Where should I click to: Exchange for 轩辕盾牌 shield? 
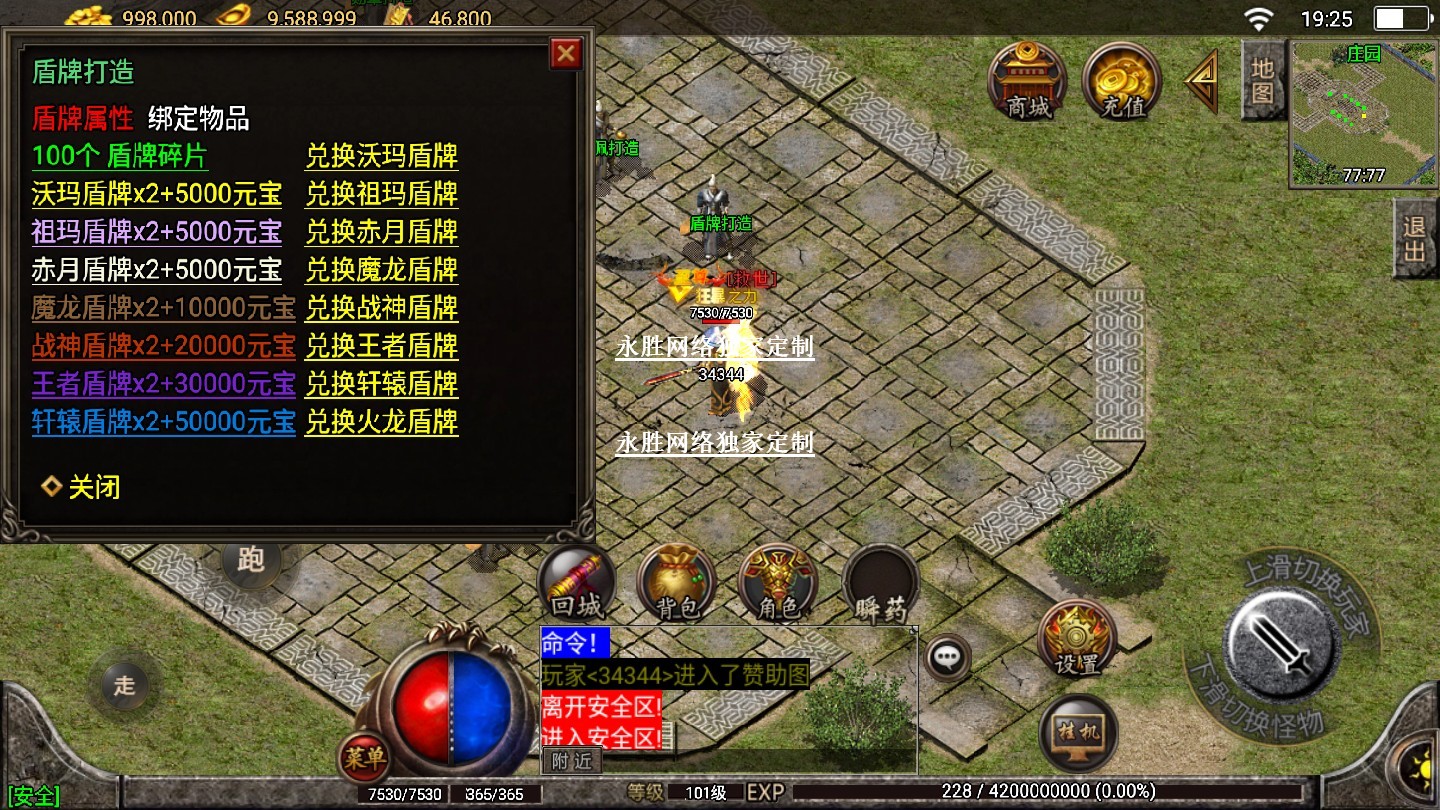pos(381,384)
